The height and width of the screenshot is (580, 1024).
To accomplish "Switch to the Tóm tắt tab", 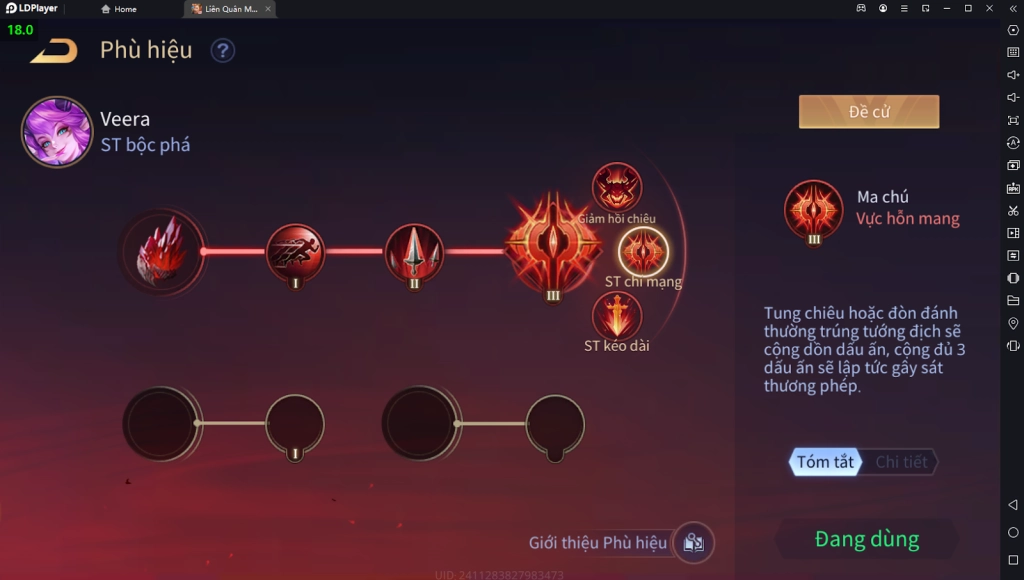I will (x=825, y=462).
